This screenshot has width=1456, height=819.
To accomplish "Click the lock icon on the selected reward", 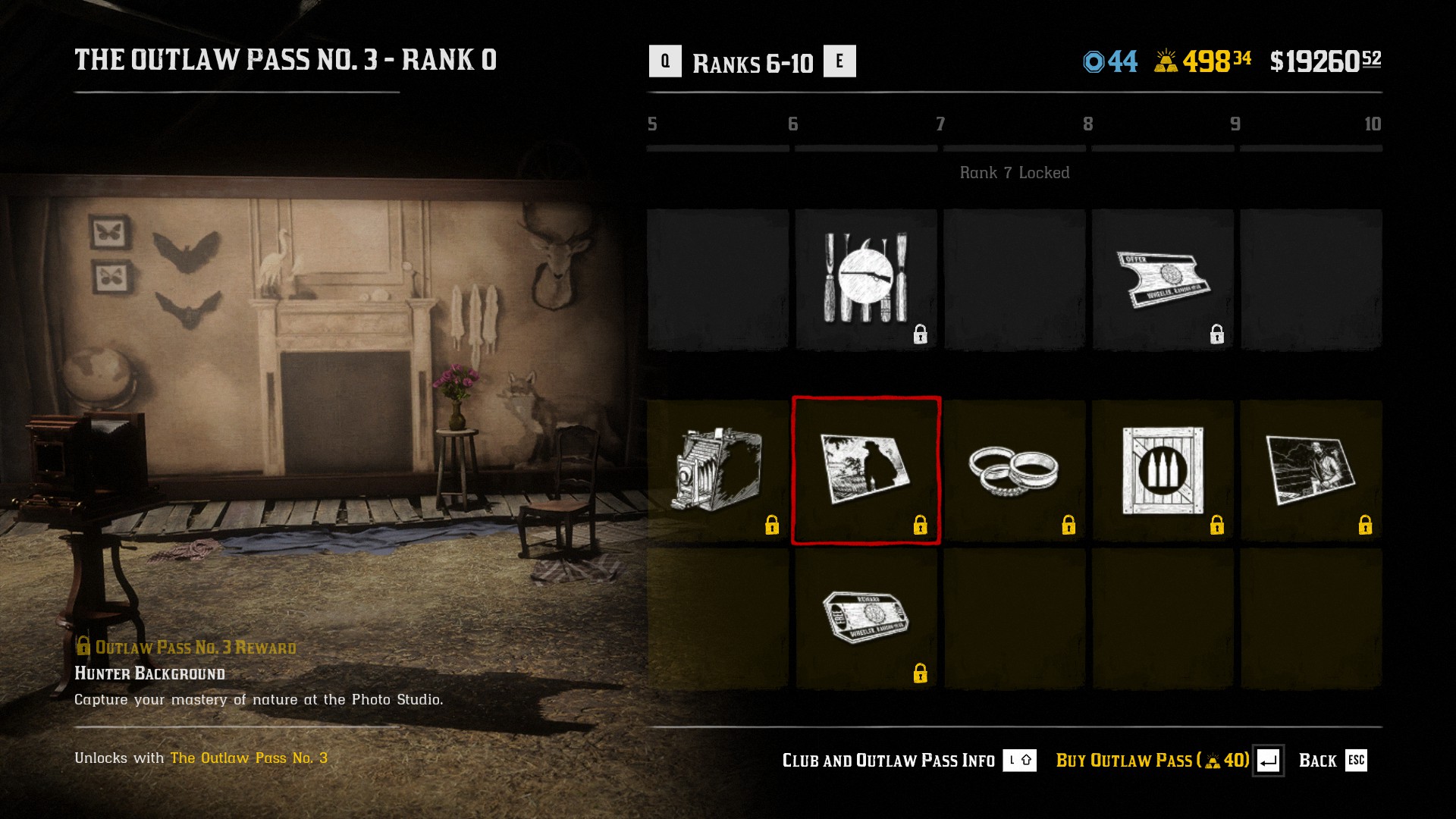I will tap(921, 523).
